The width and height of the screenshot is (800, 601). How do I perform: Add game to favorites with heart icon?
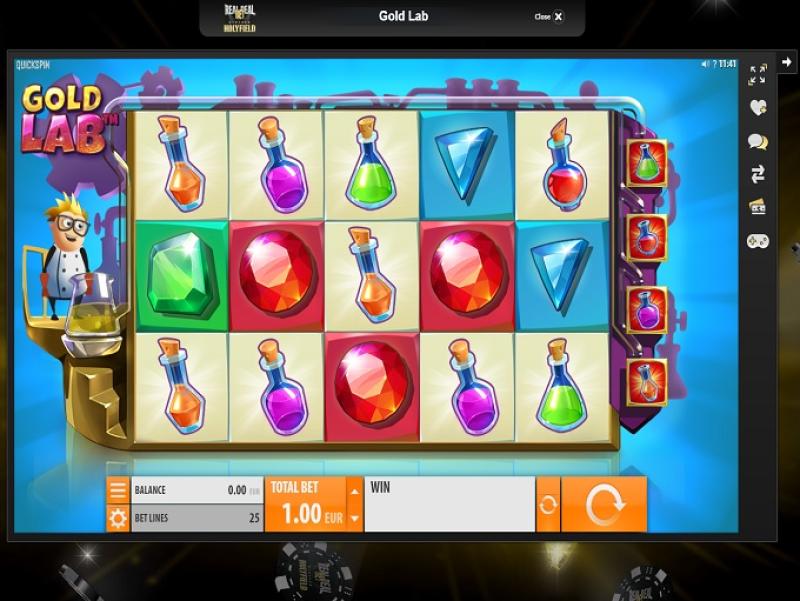[757, 107]
